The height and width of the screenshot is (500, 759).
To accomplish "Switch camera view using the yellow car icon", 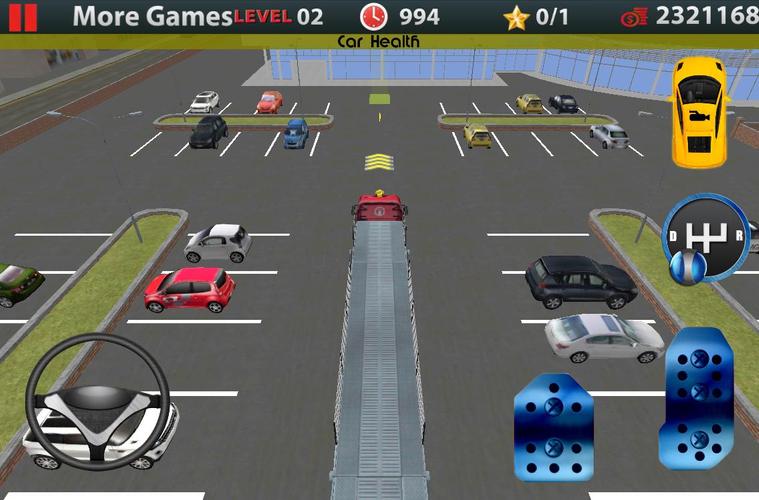I will [697, 111].
